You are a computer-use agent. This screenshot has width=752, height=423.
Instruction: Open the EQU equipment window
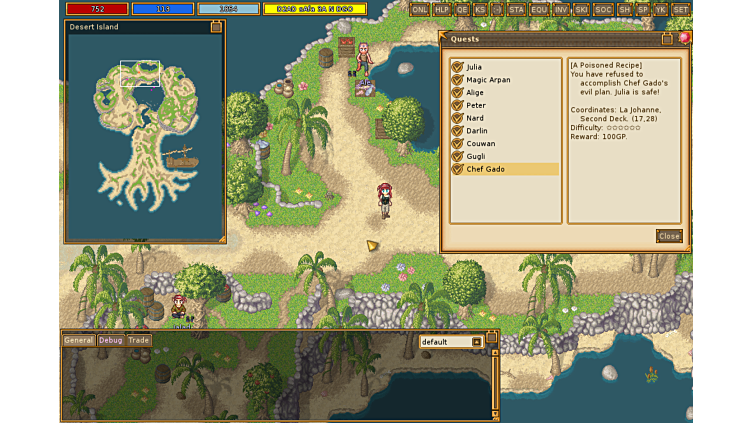pyautogui.click(x=539, y=9)
